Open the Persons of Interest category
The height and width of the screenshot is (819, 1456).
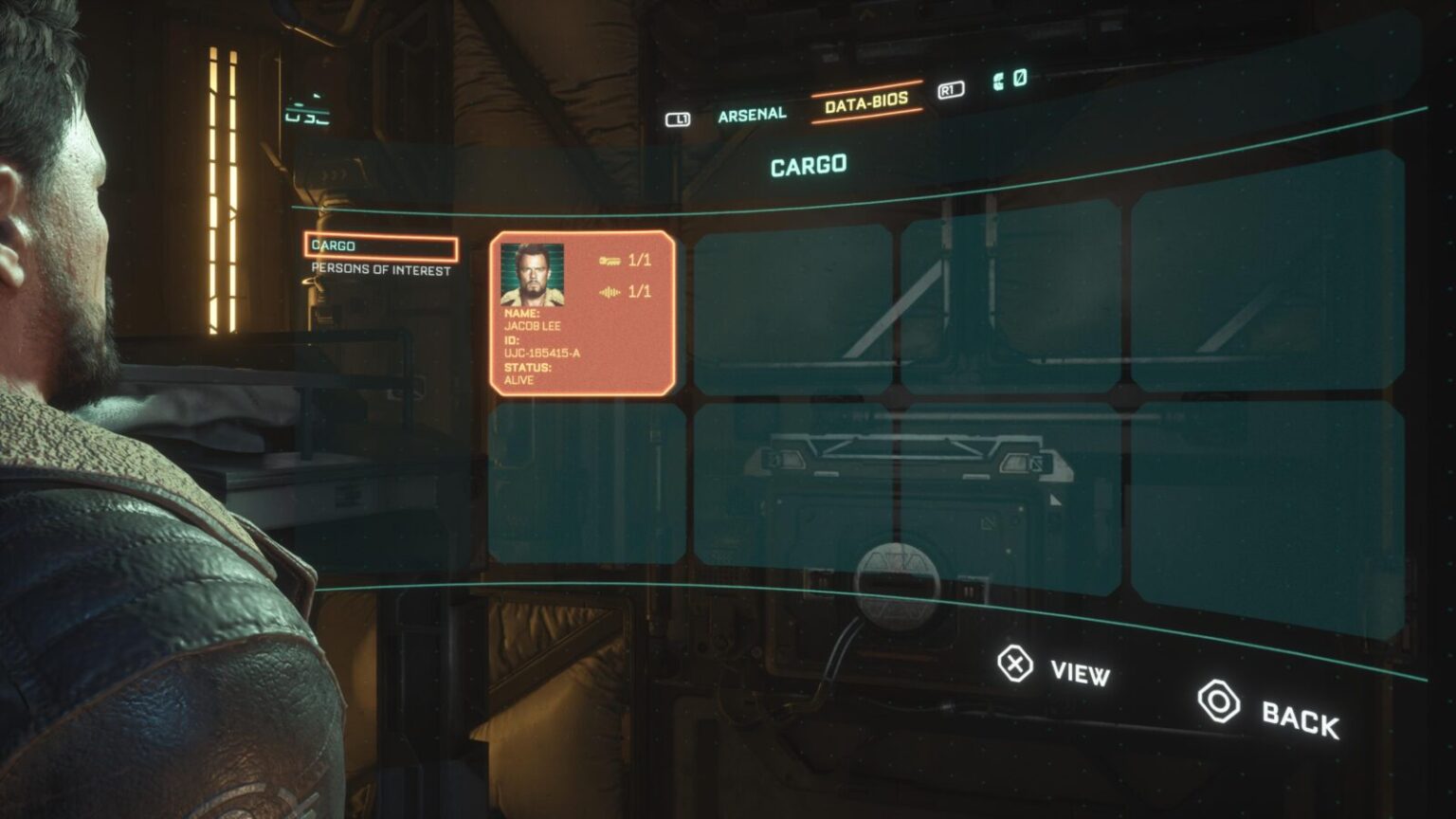coord(381,270)
